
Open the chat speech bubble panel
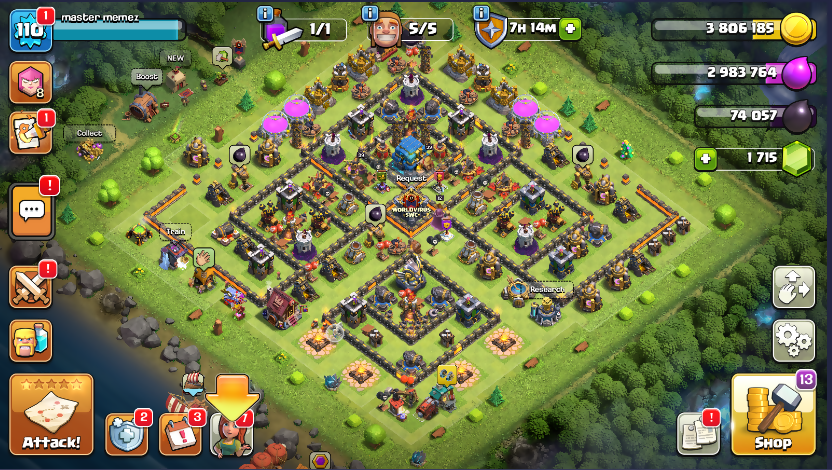pyautogui.click(x=31, y=211)
